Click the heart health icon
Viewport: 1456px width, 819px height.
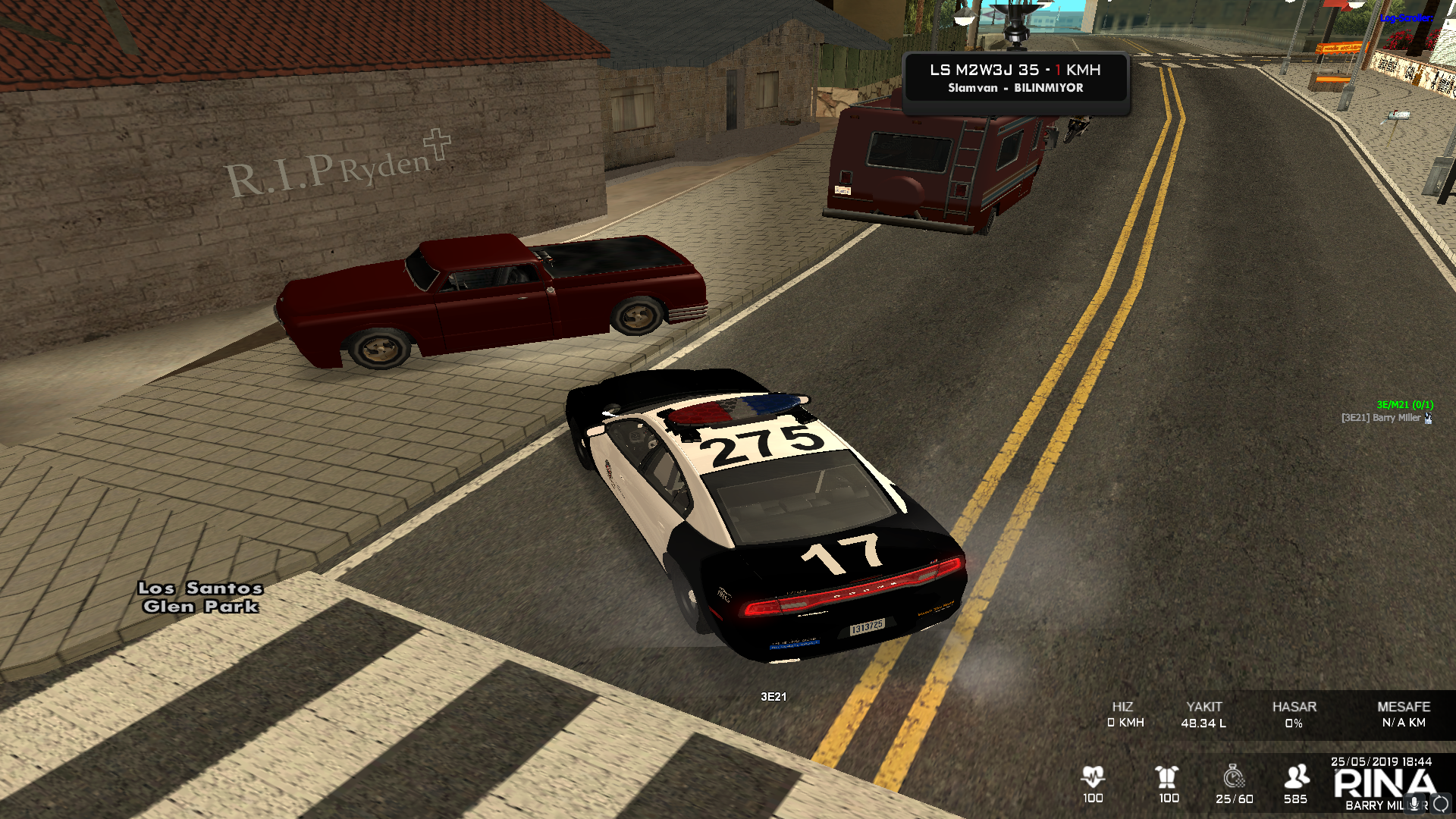[1093, 777]
